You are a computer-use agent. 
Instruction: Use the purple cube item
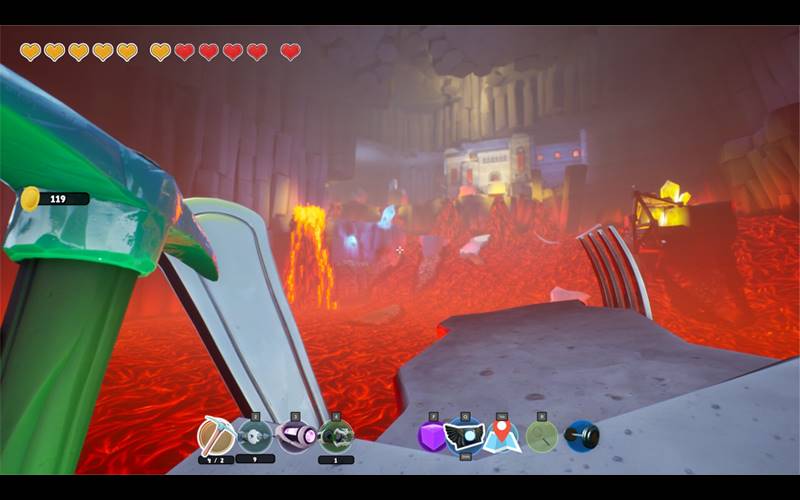tap(433, 436)
